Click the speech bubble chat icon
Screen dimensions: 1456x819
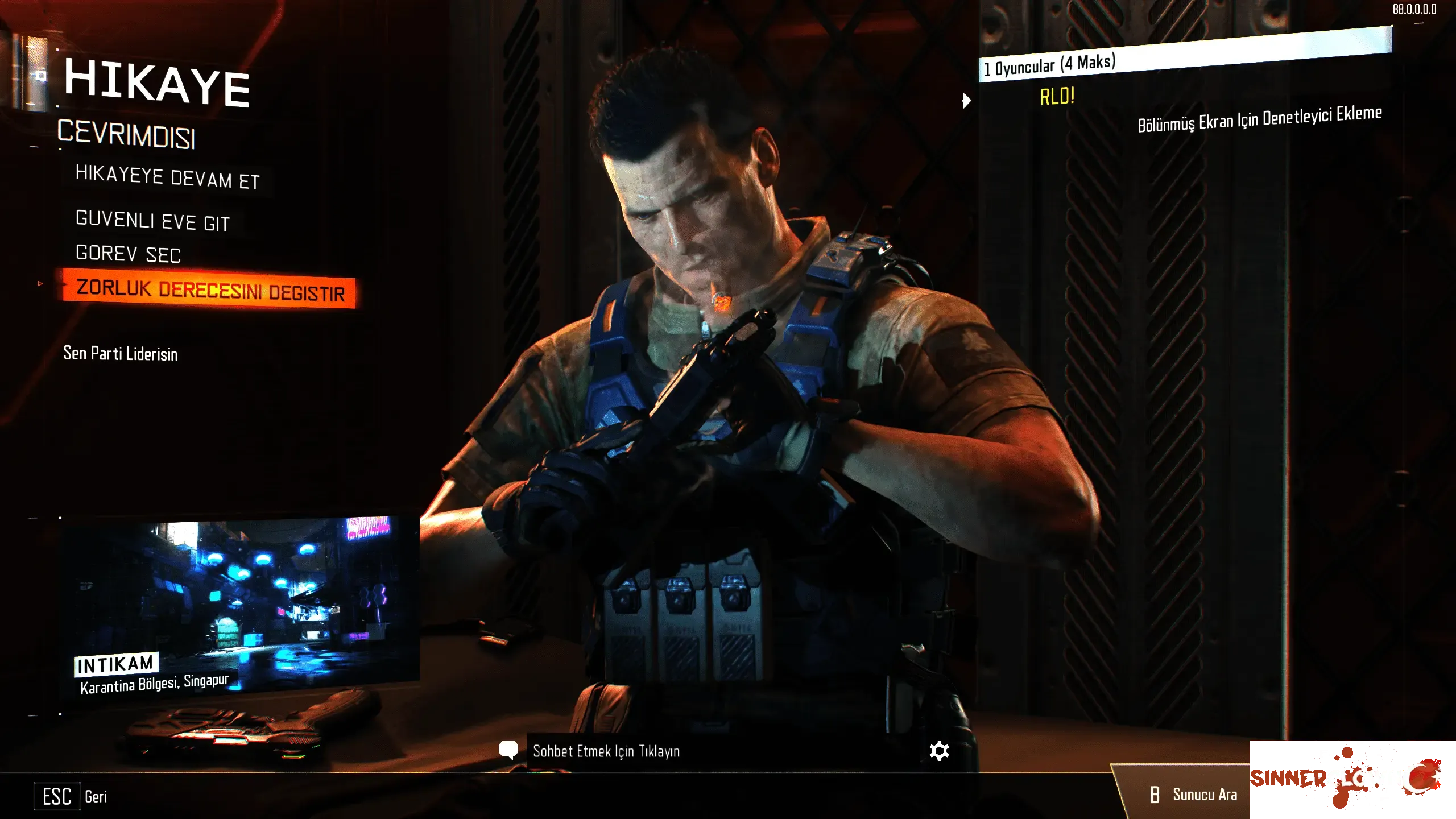point(508,751)
